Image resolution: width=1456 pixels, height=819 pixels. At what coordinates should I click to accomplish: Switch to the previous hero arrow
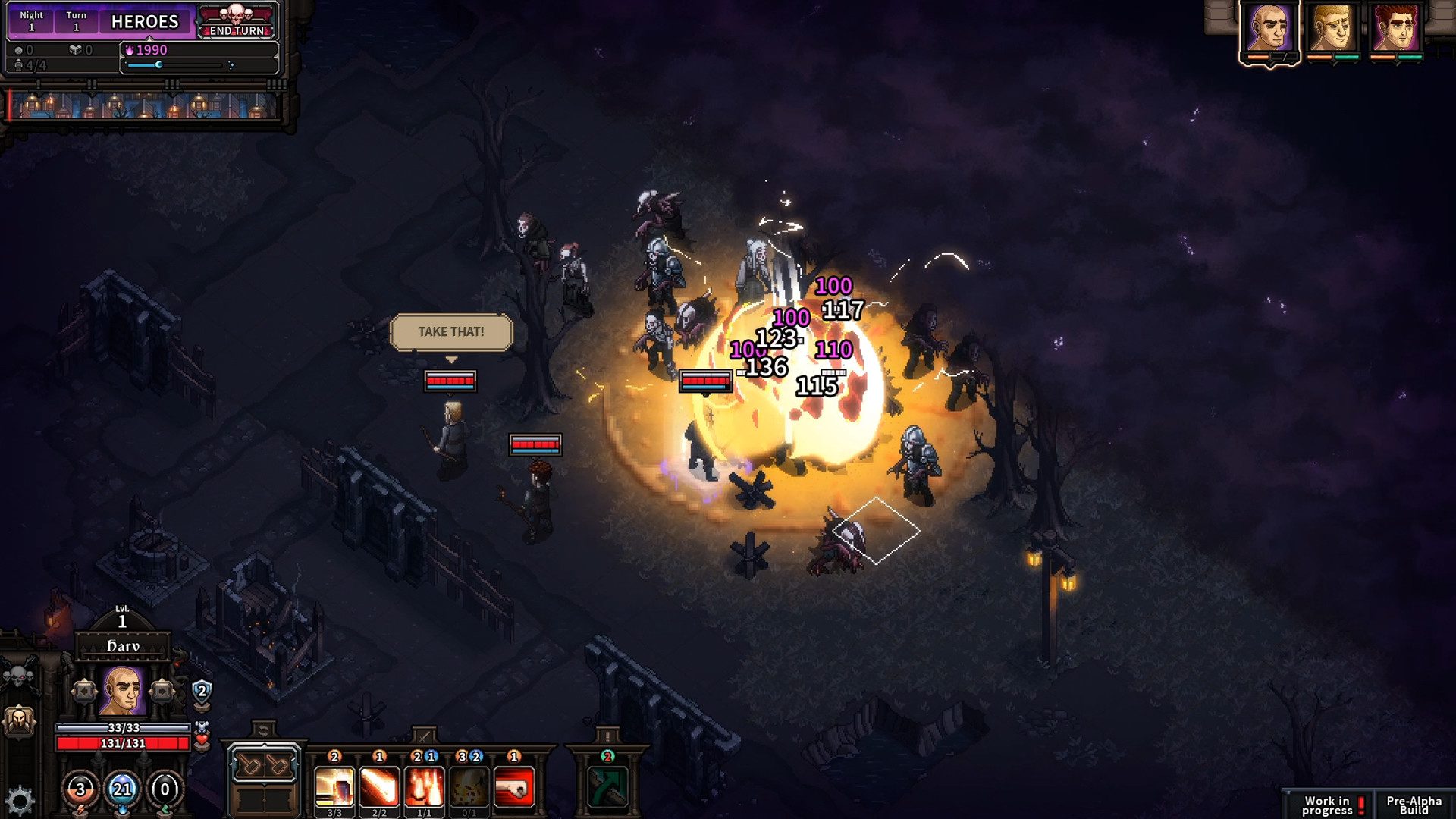[83, 691]
